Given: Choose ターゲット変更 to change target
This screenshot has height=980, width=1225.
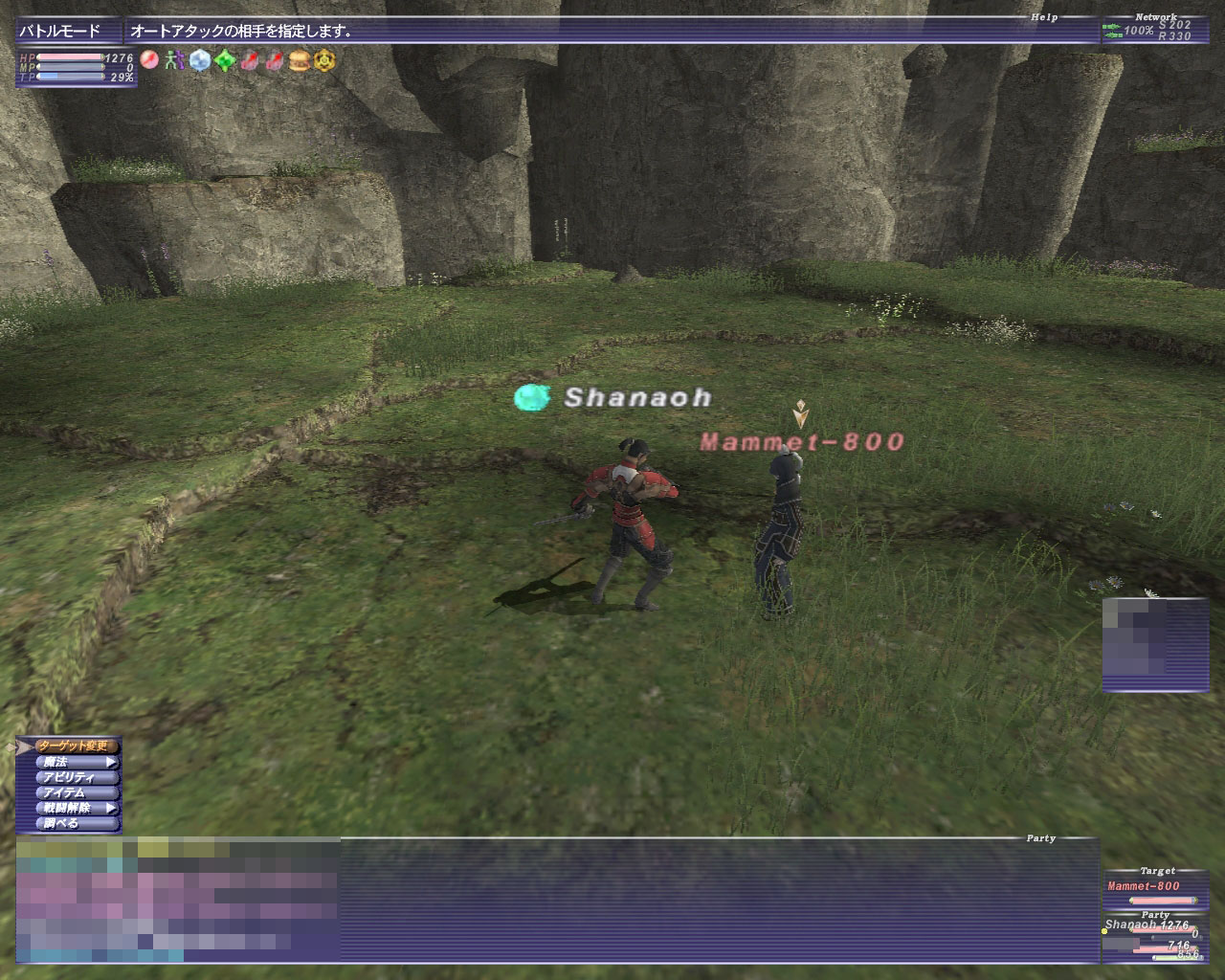Looking at the screenshot, I should coord(77,746).
